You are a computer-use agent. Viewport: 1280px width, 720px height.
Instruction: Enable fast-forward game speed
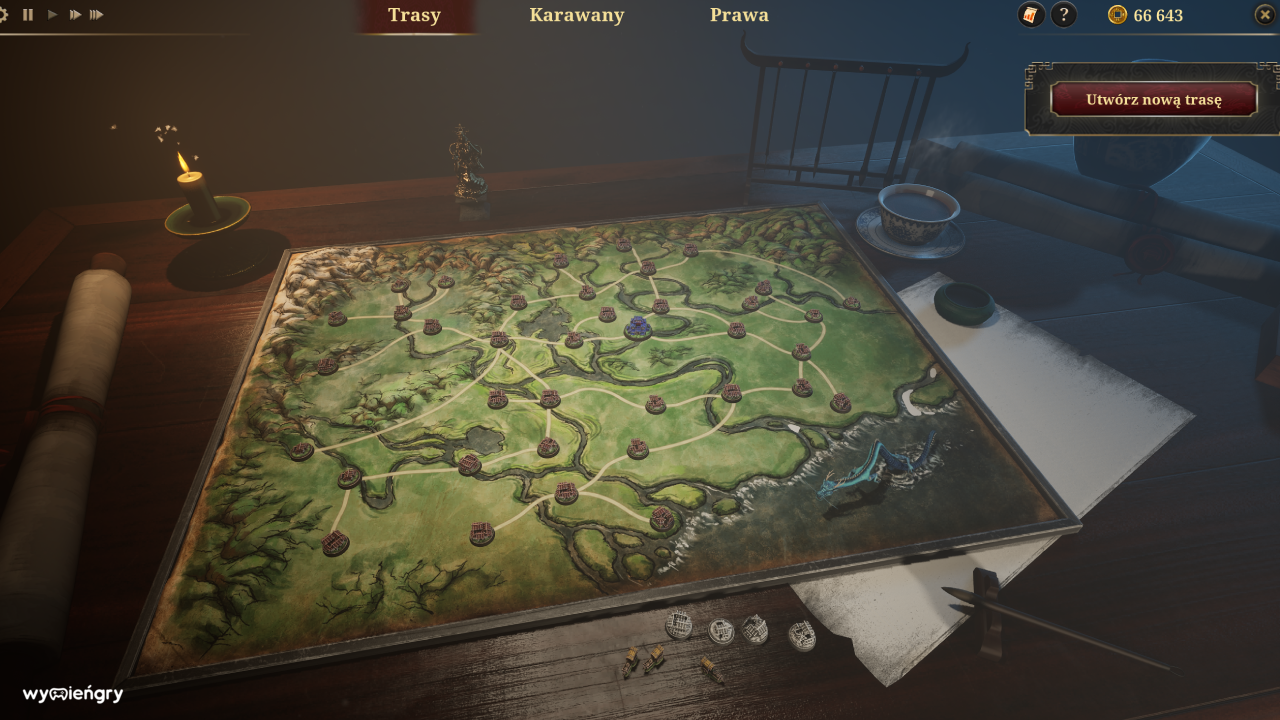(74, 14)
